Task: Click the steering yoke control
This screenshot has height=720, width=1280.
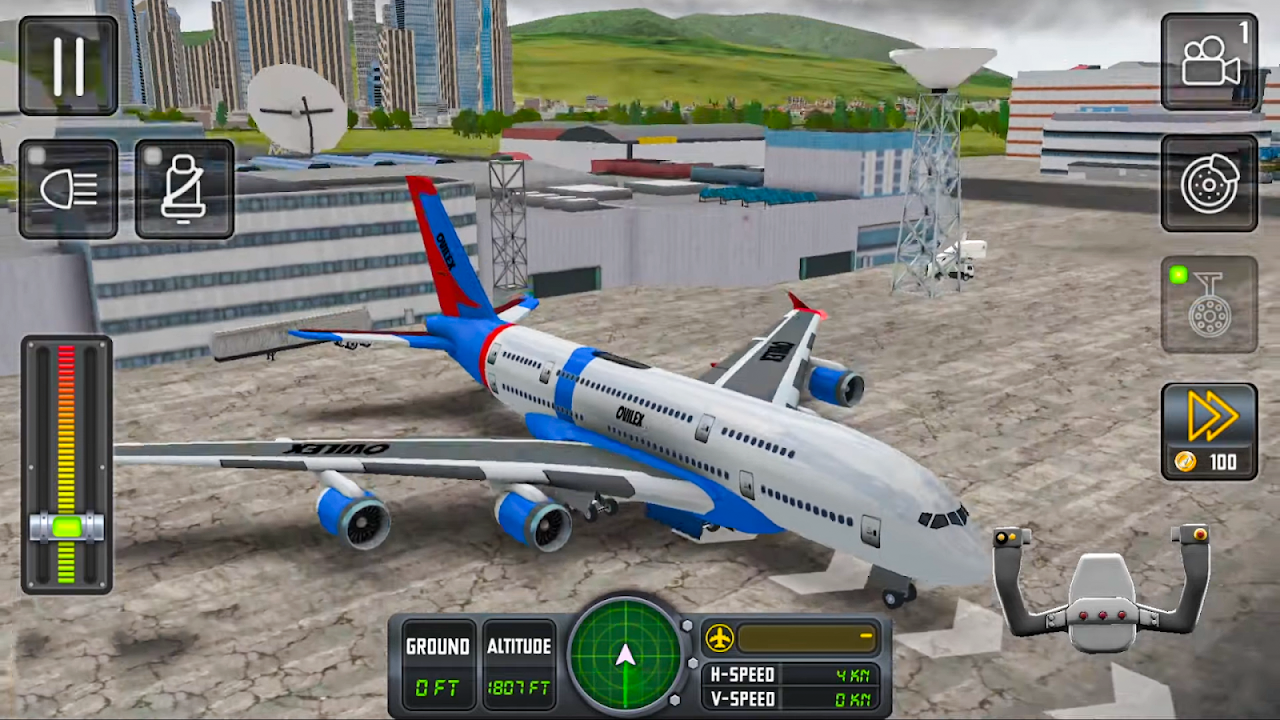Action: pos(1101,590)
